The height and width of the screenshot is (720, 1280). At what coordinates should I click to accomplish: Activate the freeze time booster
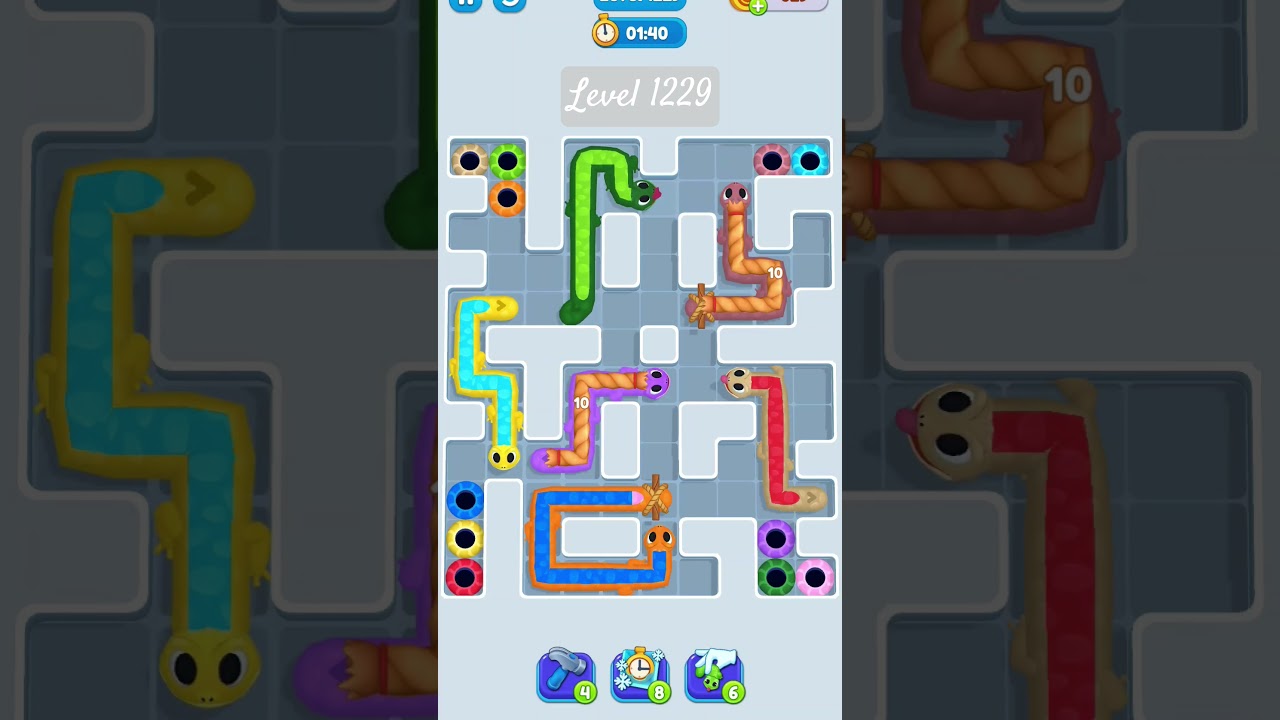coord(640,672)
